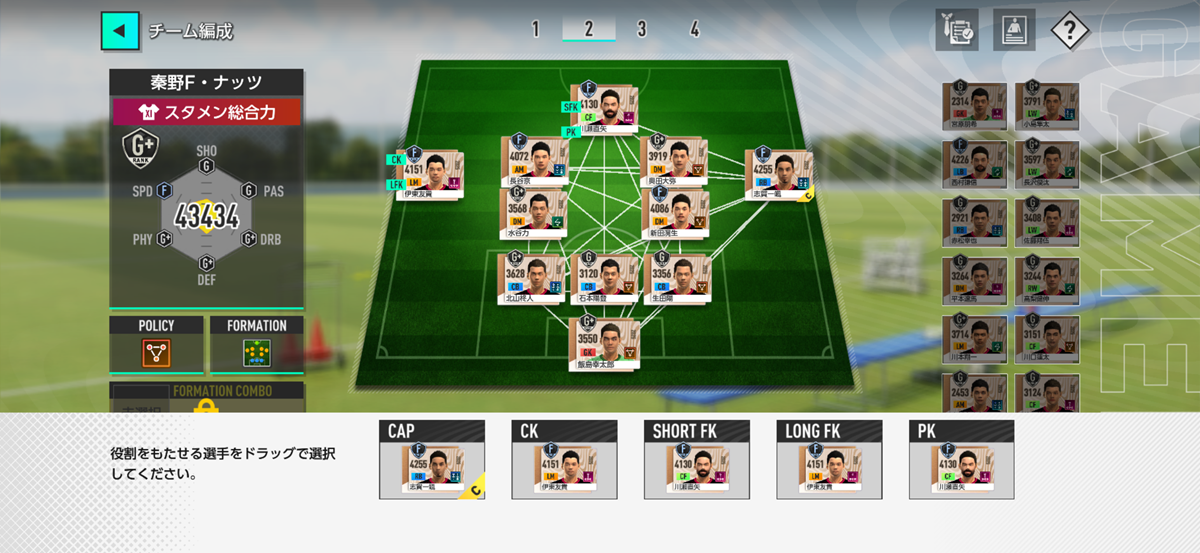Viewport: 1200px width, 553px height.
Task: Select the bench player card rated 4226
Action: 973,165
